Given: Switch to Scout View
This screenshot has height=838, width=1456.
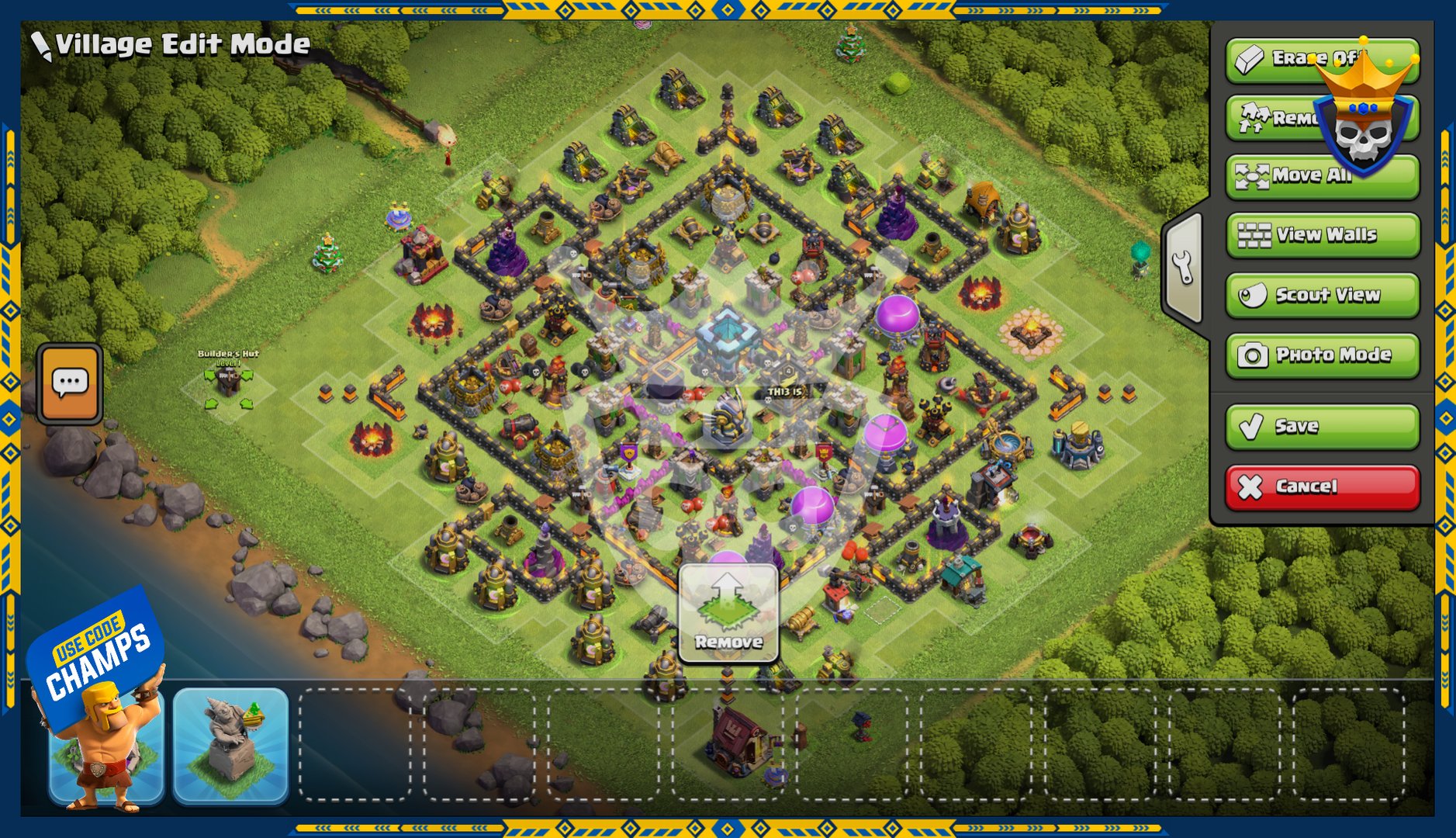Looking at the screenshot, I should pos(1322,295).
